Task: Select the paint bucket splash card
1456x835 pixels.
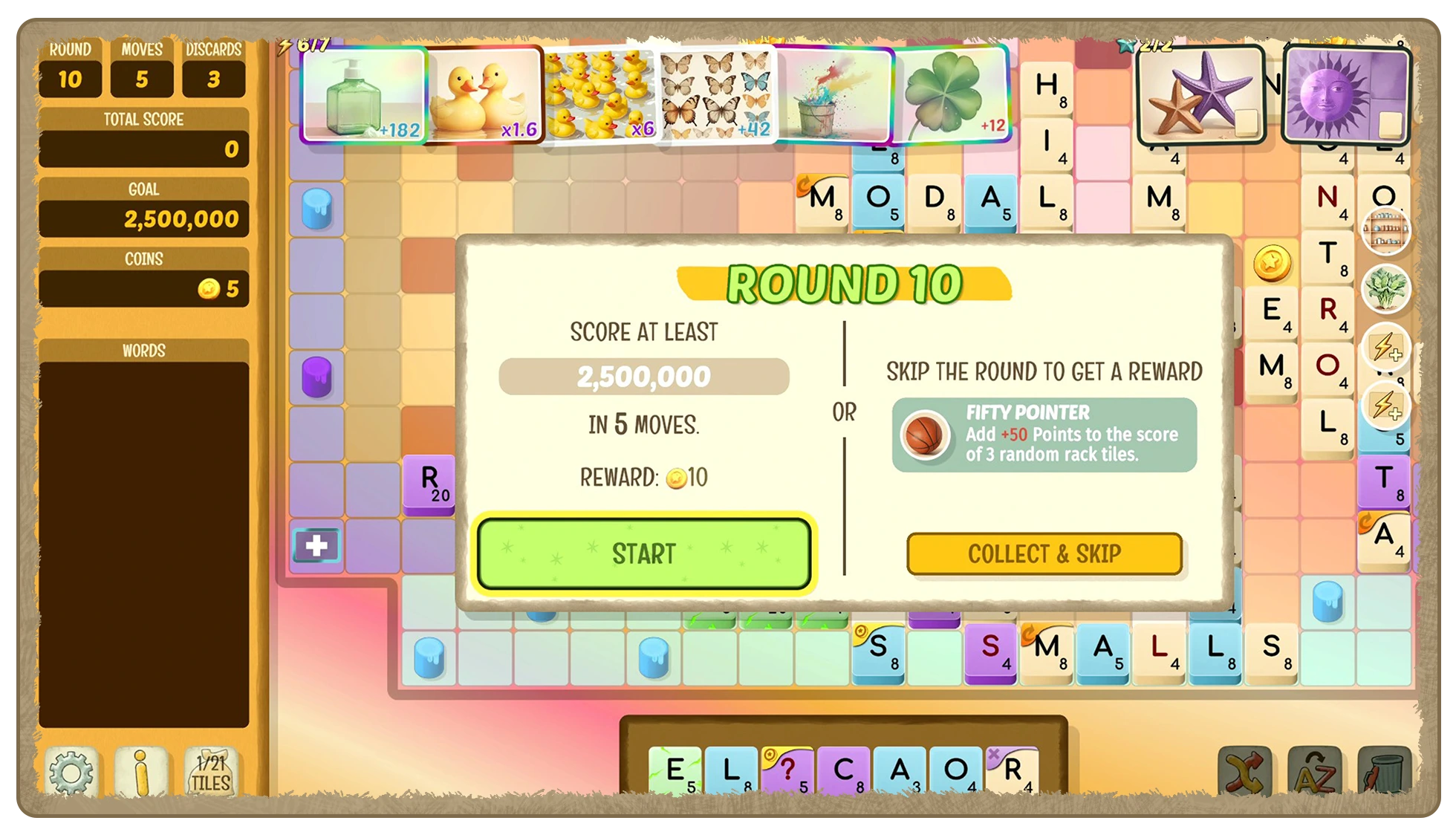Action: tap(833, 94)
